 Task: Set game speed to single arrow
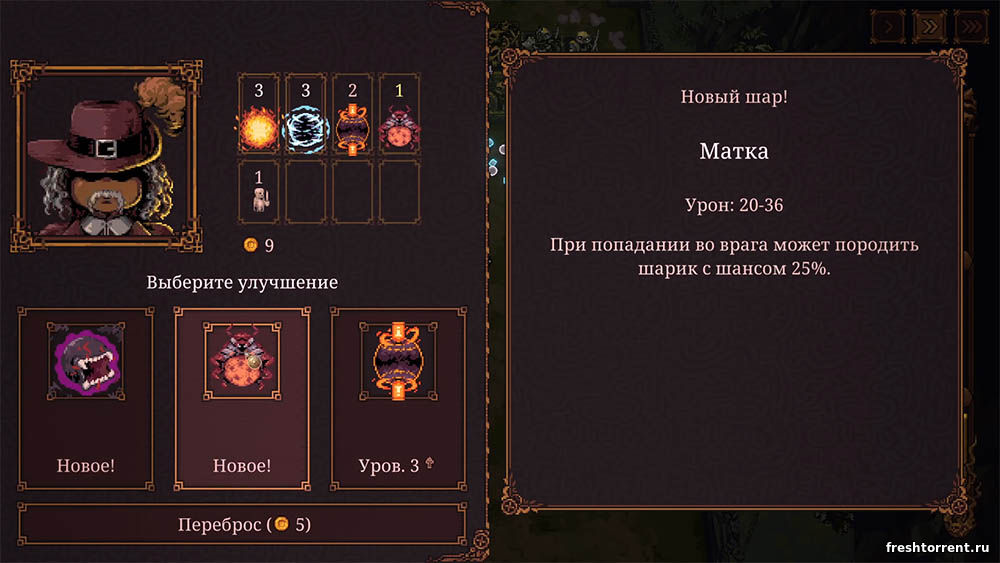point(887,26)
